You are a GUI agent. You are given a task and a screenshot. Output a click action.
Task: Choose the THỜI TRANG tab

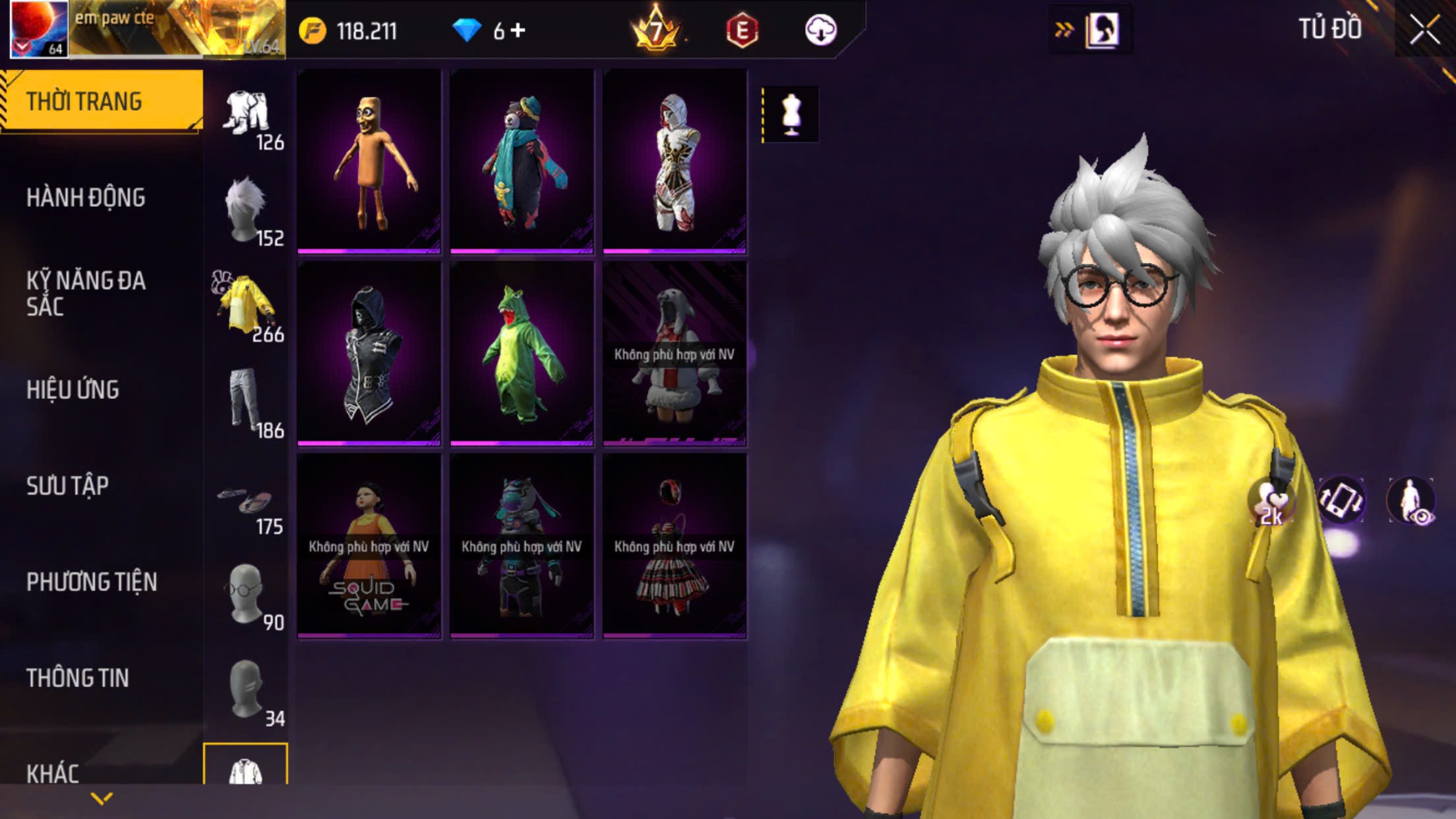point(84,102)
